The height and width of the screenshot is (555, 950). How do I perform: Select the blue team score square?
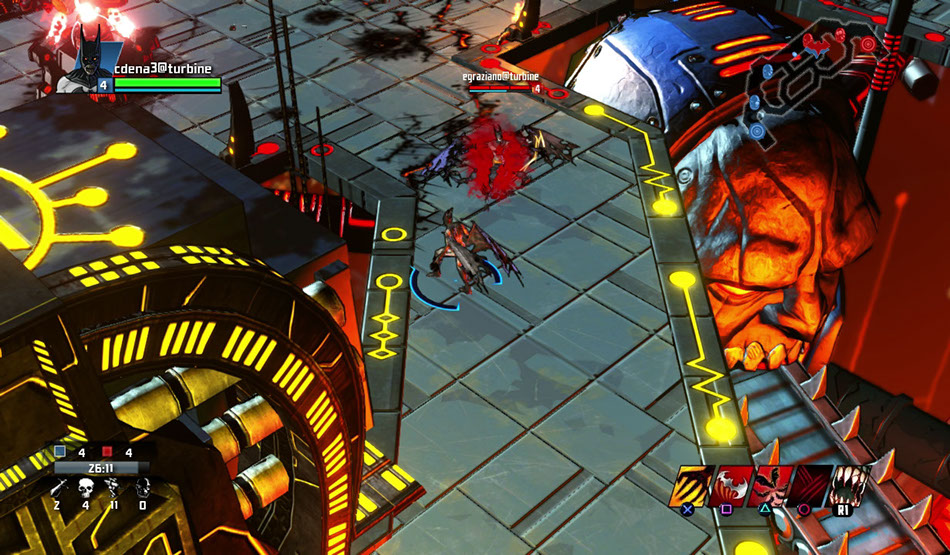(x=60, y=451)
